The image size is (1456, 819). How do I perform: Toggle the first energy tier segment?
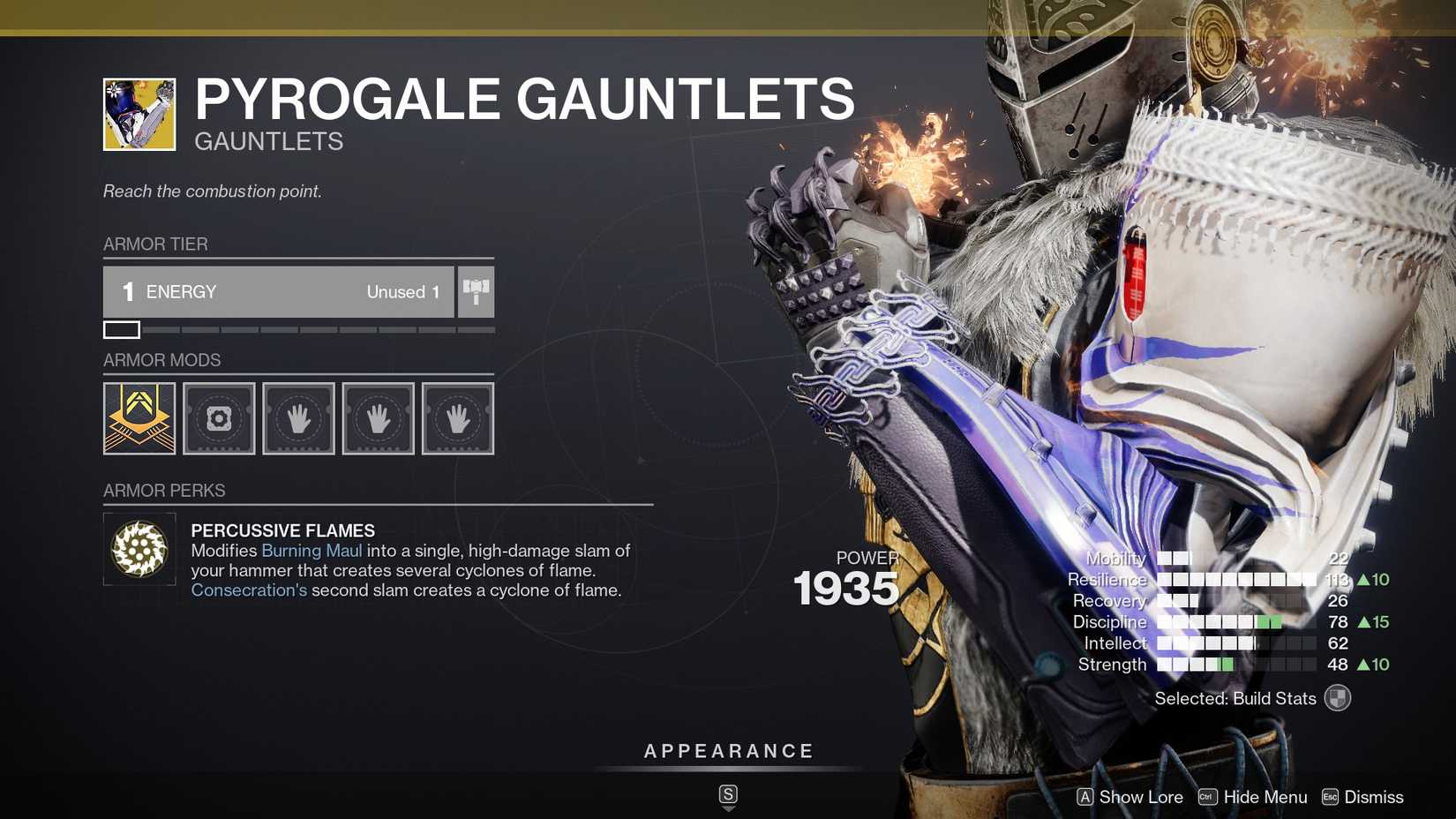[x=121, y=330]
